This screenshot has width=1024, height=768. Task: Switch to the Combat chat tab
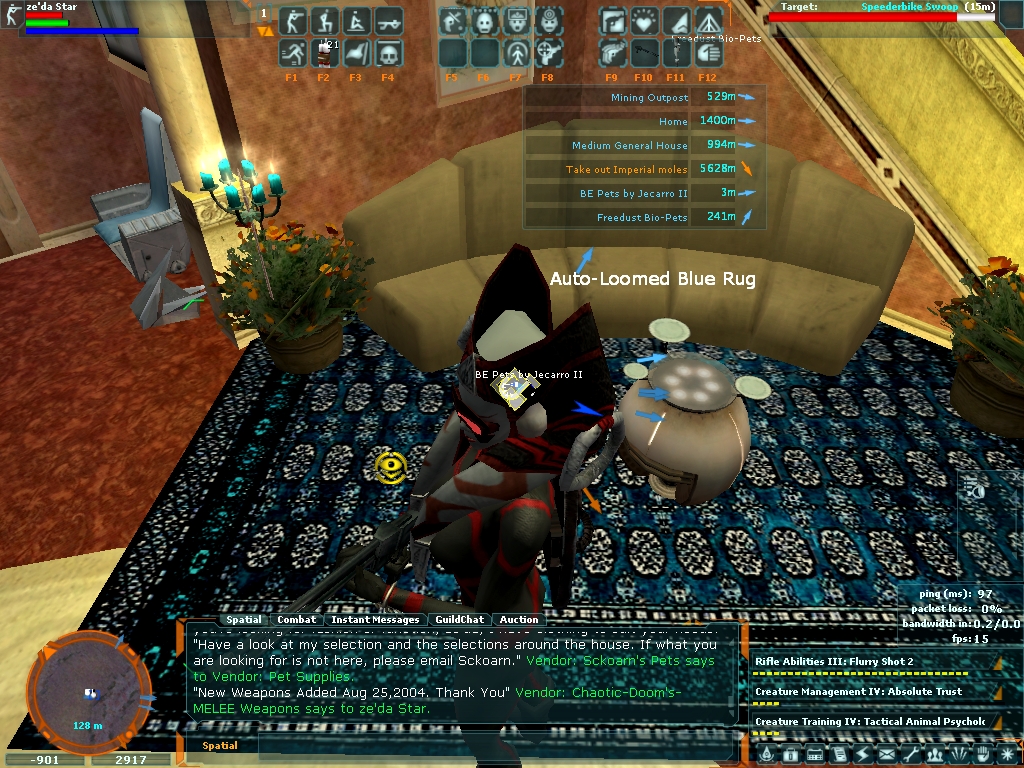(297, 620)
